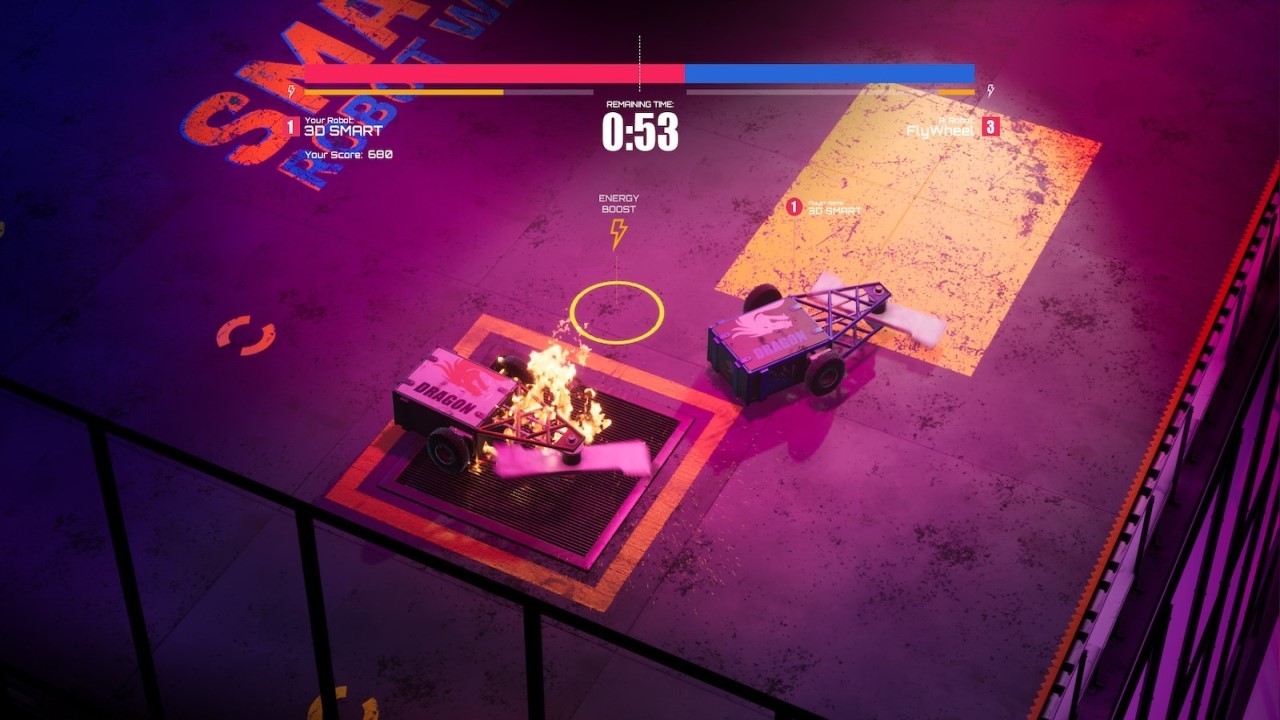Viewport: 1280px width, 720px height.
Task: Click the right lightning bolt energy icon
Action: (x=990, y=90)
